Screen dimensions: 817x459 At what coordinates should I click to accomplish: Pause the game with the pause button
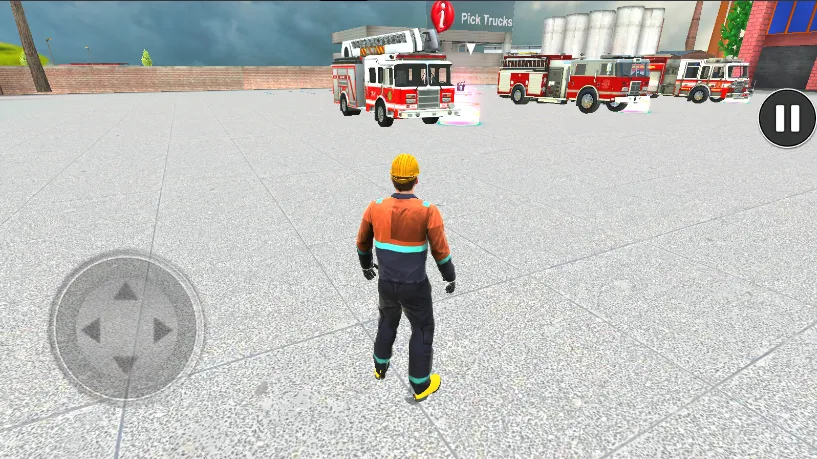[x=787, y=119]
